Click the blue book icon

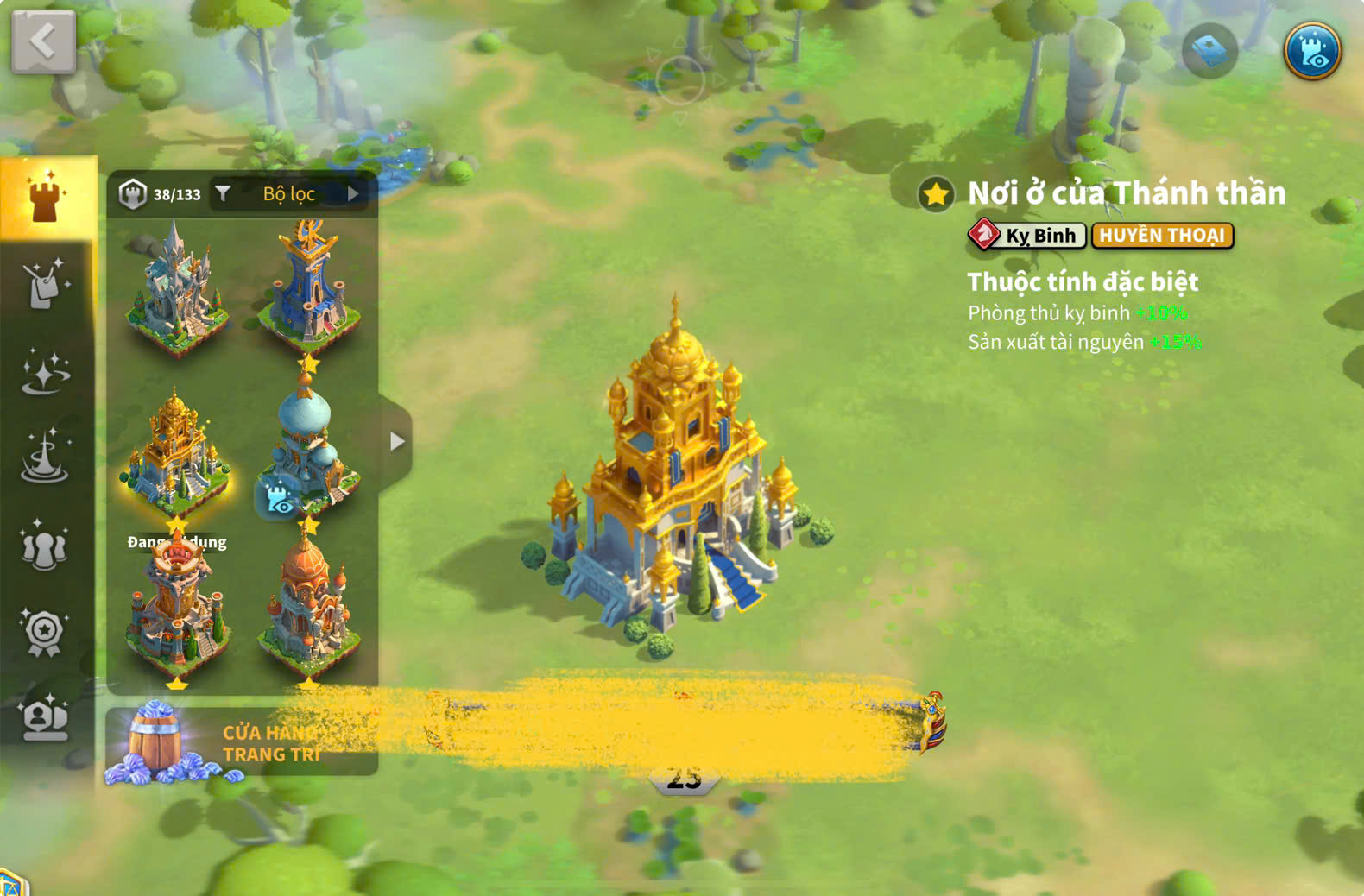1209,52
